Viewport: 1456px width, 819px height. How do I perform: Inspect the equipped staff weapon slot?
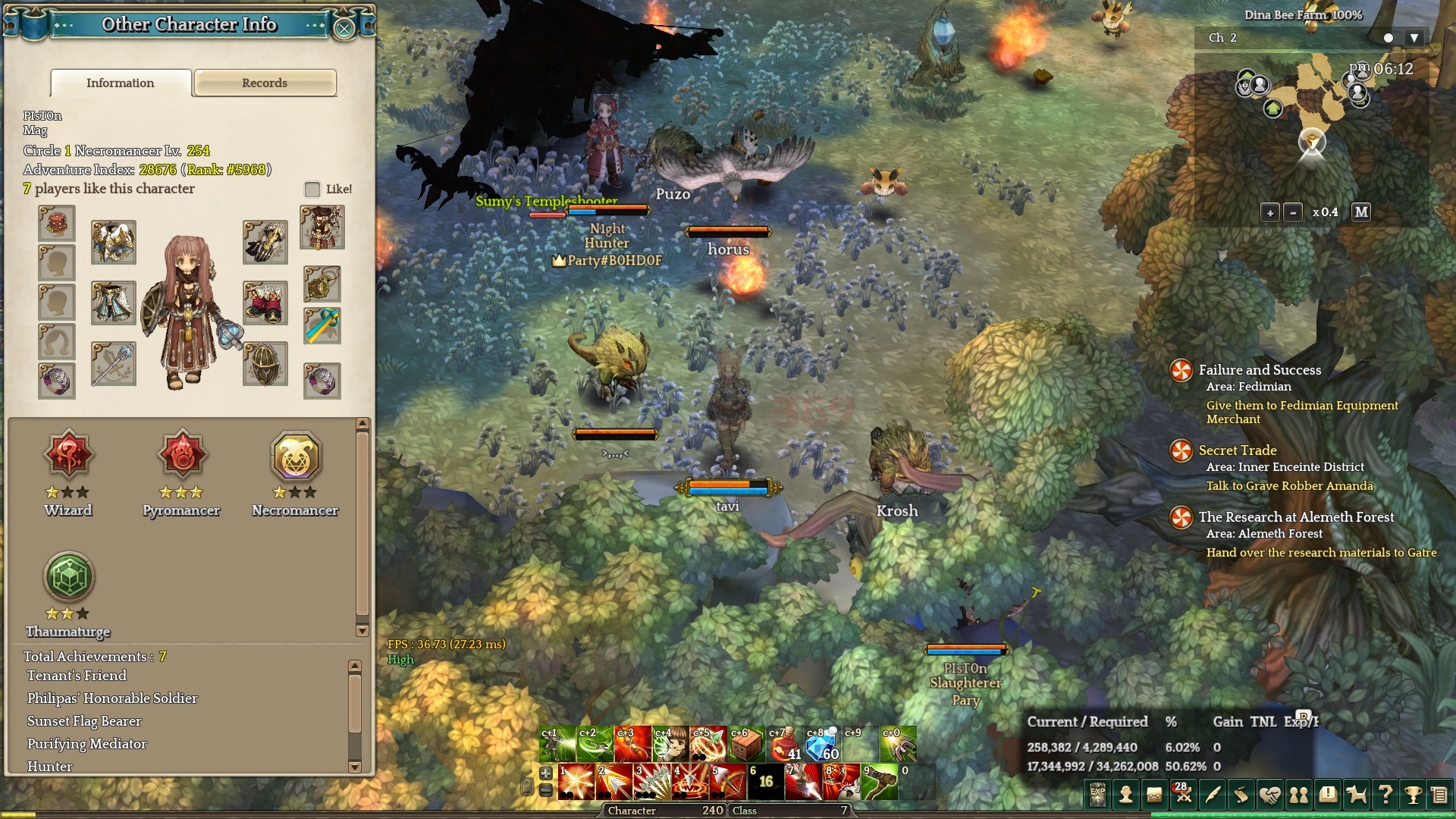click(x=114, y=364)
